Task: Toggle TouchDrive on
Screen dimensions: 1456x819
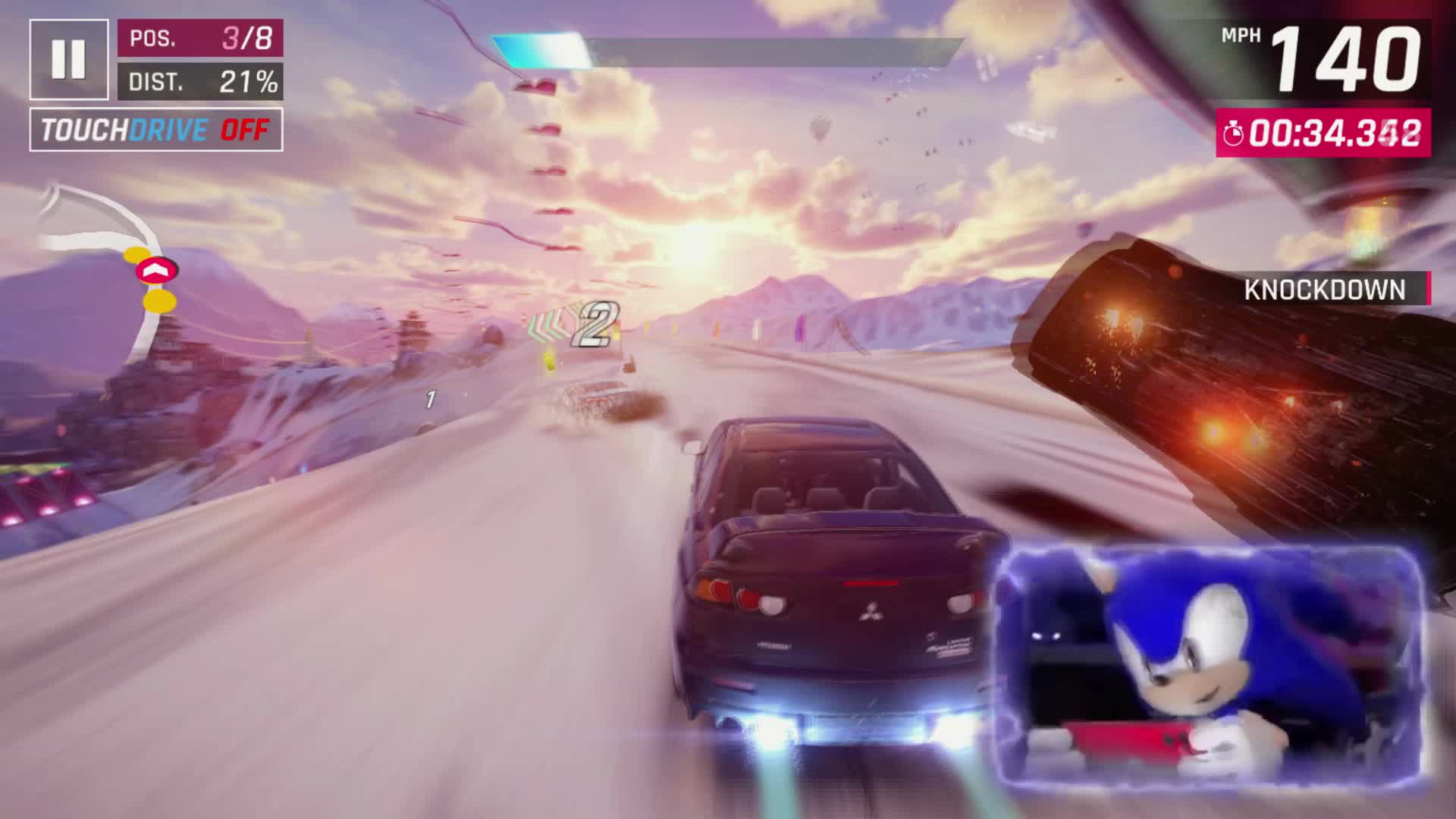Action: [156, 130]
